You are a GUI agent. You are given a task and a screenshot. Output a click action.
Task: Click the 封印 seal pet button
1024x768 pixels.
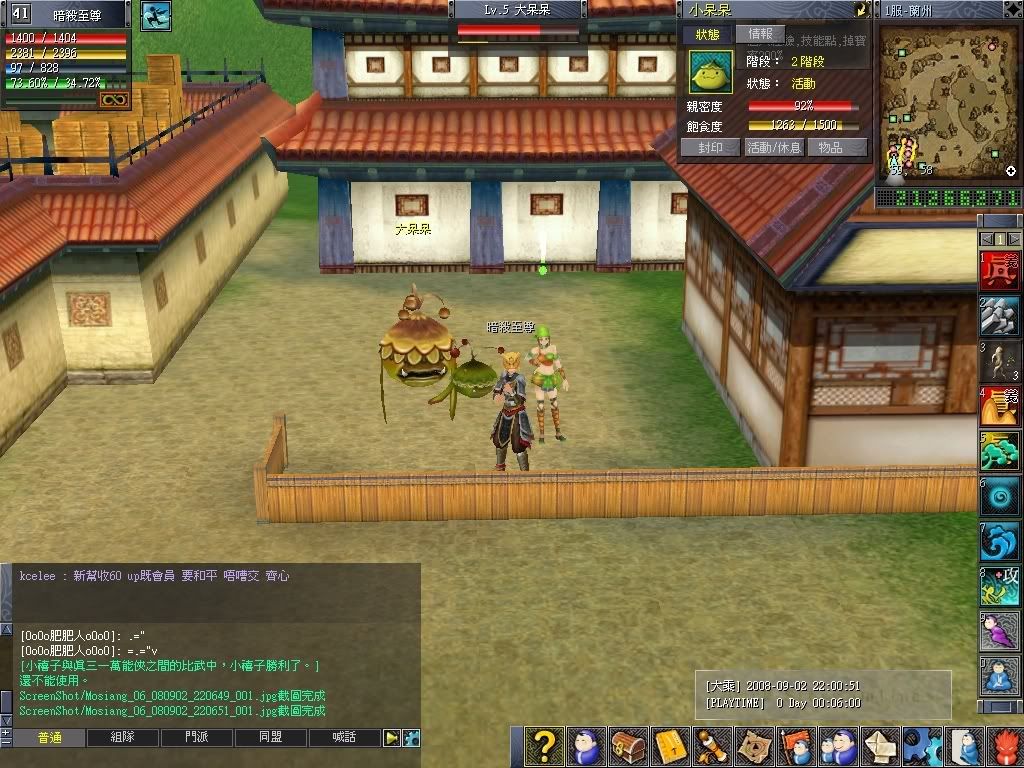tap(711, 147)
